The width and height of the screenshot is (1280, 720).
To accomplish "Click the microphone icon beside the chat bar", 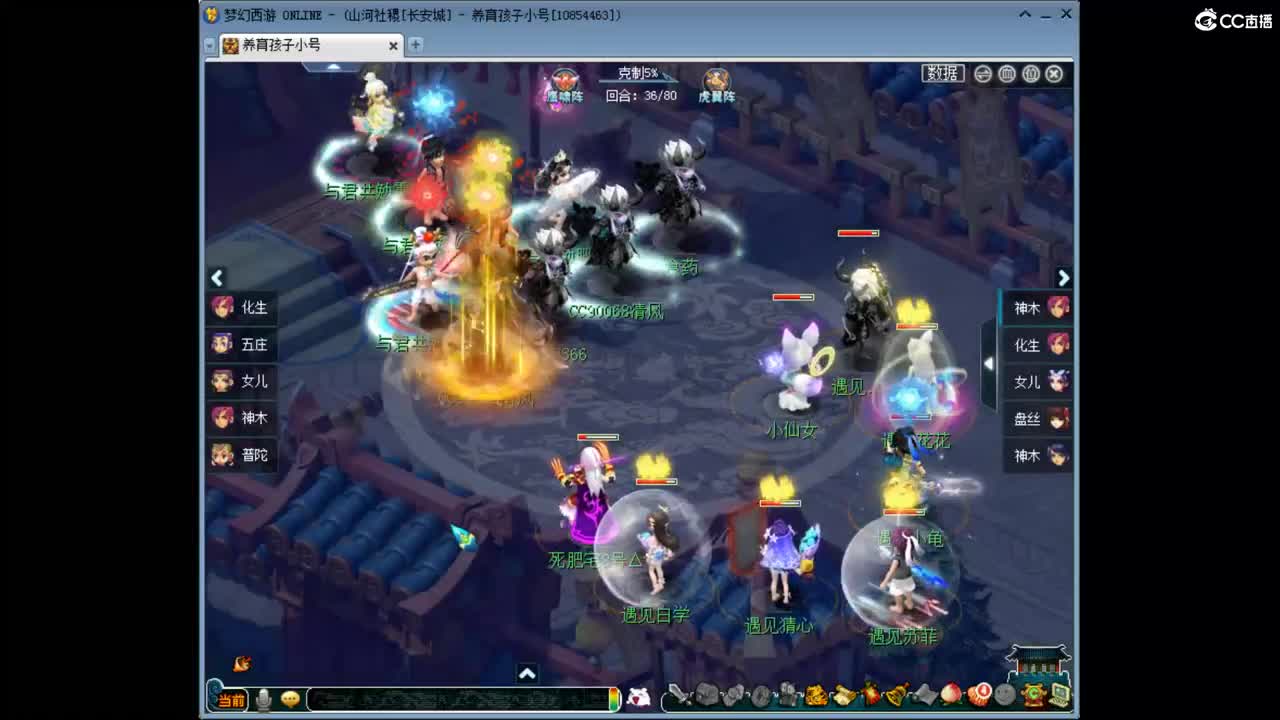I will click(x=264, y=700).
